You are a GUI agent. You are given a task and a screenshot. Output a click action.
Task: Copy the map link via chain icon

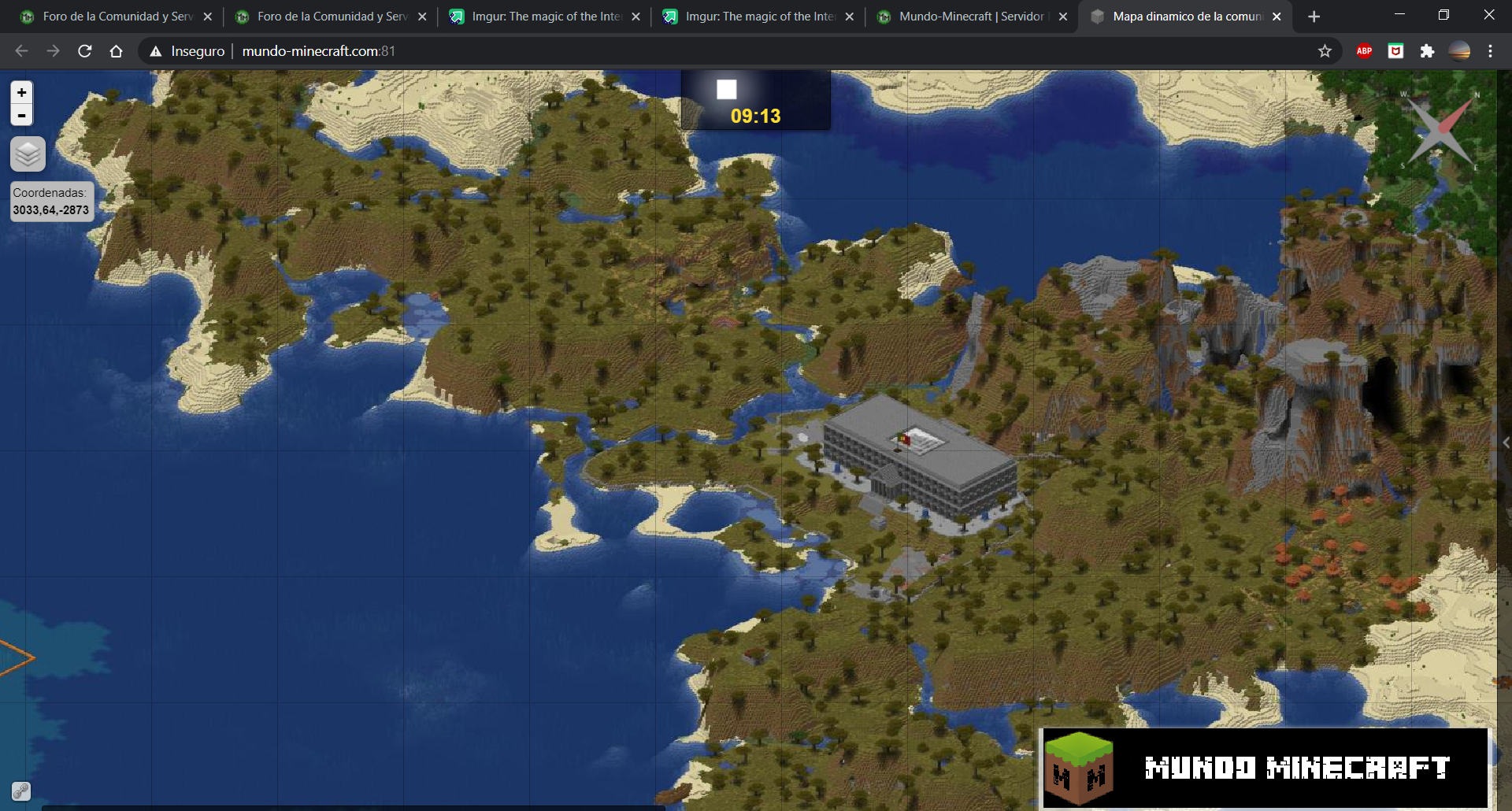point(20,791)
